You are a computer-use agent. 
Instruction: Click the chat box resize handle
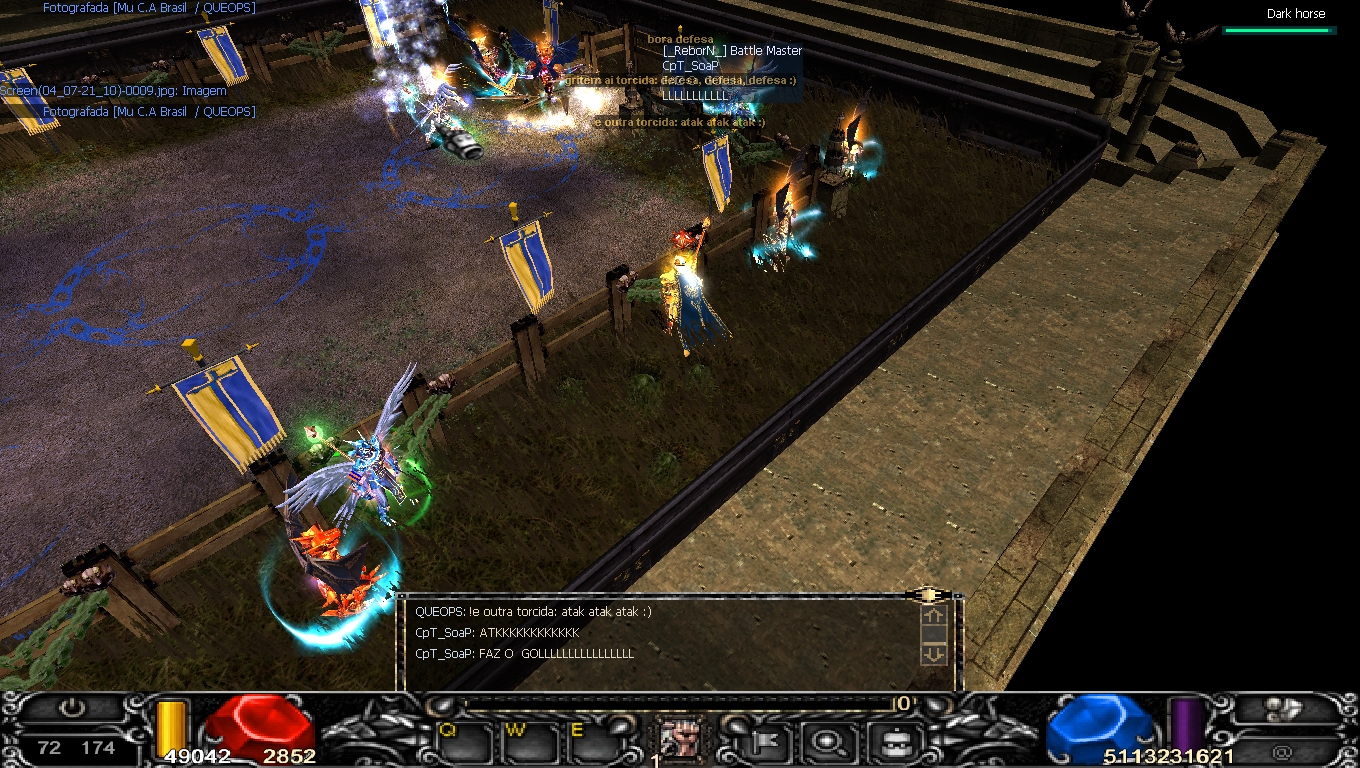[928, 595]
